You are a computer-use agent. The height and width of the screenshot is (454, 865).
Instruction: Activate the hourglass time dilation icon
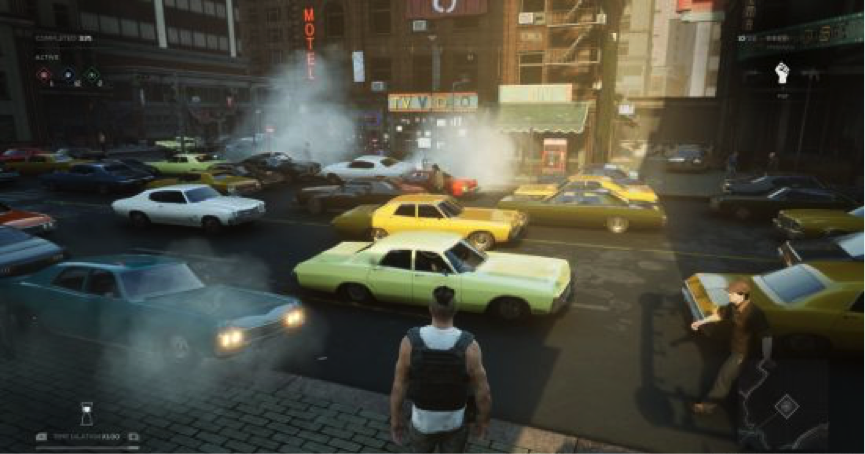pyautogui.click(x=87, y=413)
